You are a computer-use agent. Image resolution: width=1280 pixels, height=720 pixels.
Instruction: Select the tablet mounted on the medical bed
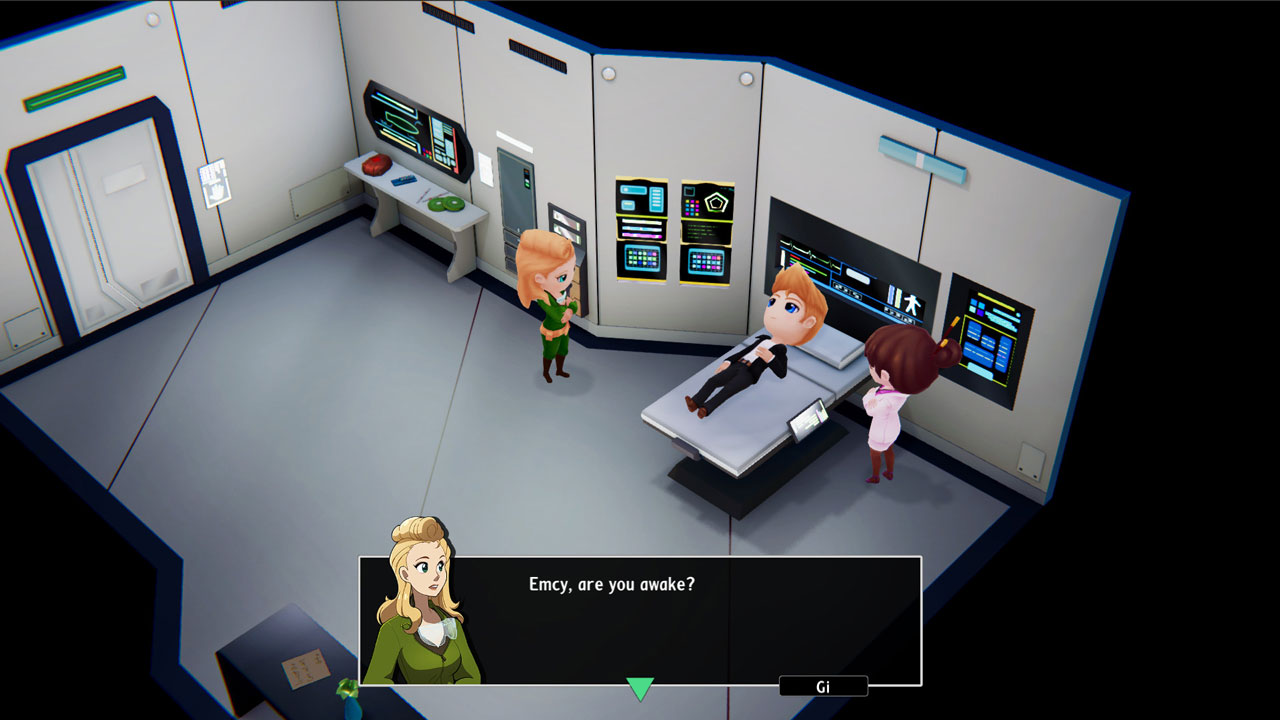pyautogui.click(x=806, y=419)
